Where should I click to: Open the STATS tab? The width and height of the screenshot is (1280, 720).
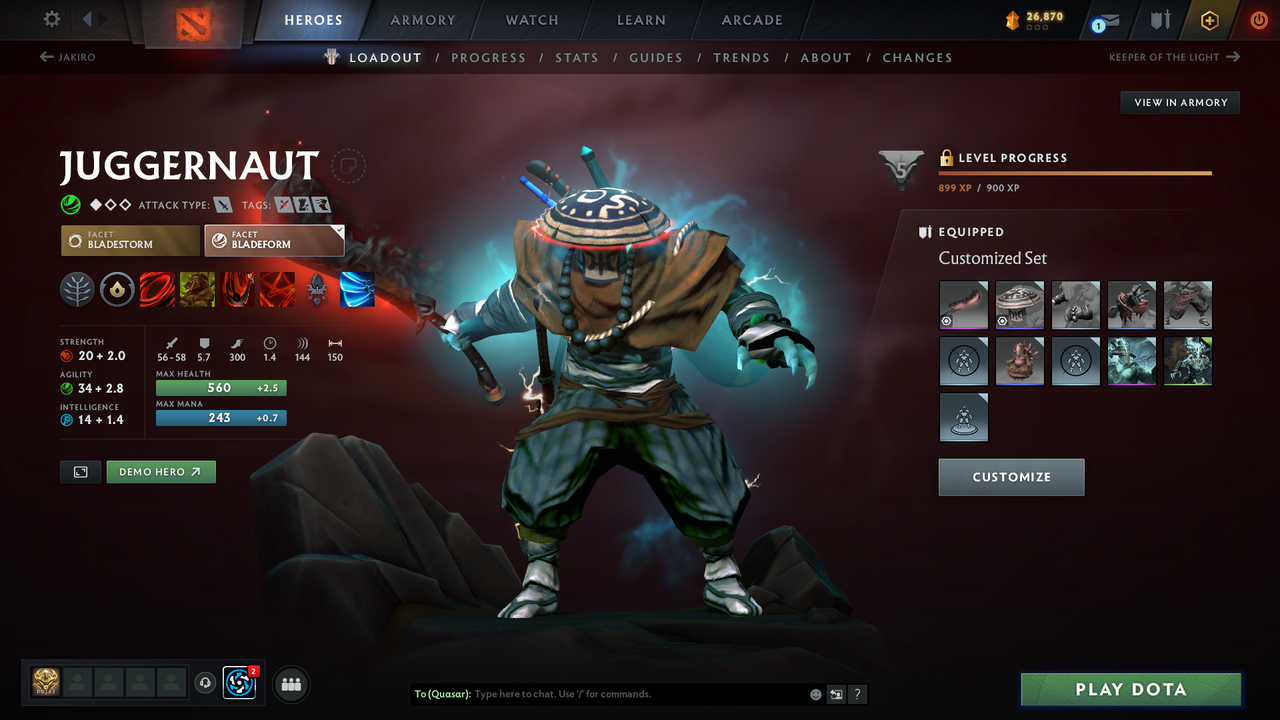pos(577,57)
